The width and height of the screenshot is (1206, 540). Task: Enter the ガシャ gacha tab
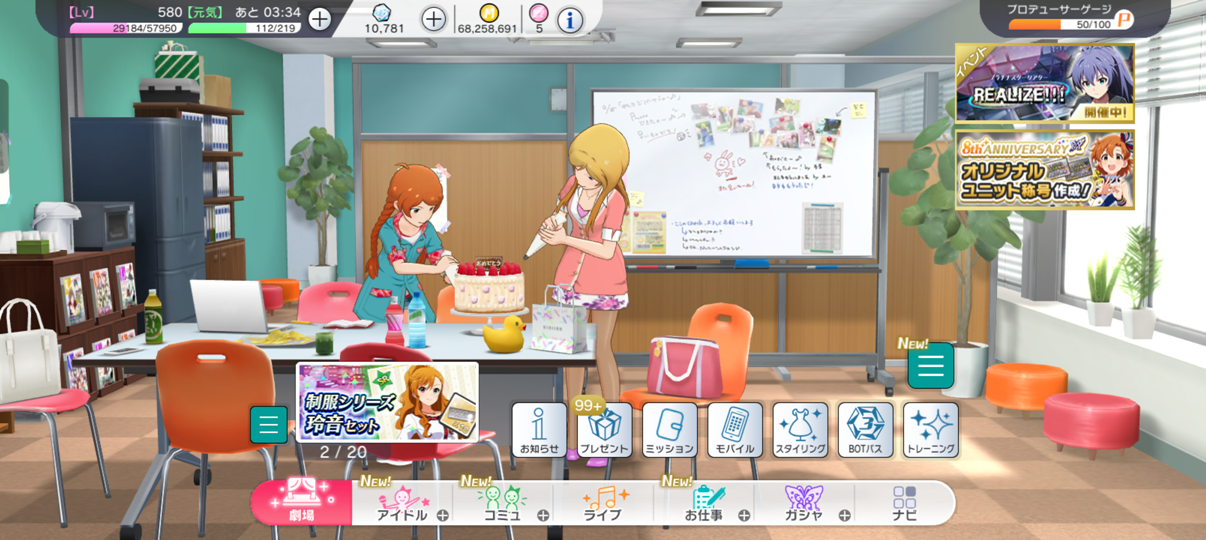804,503
